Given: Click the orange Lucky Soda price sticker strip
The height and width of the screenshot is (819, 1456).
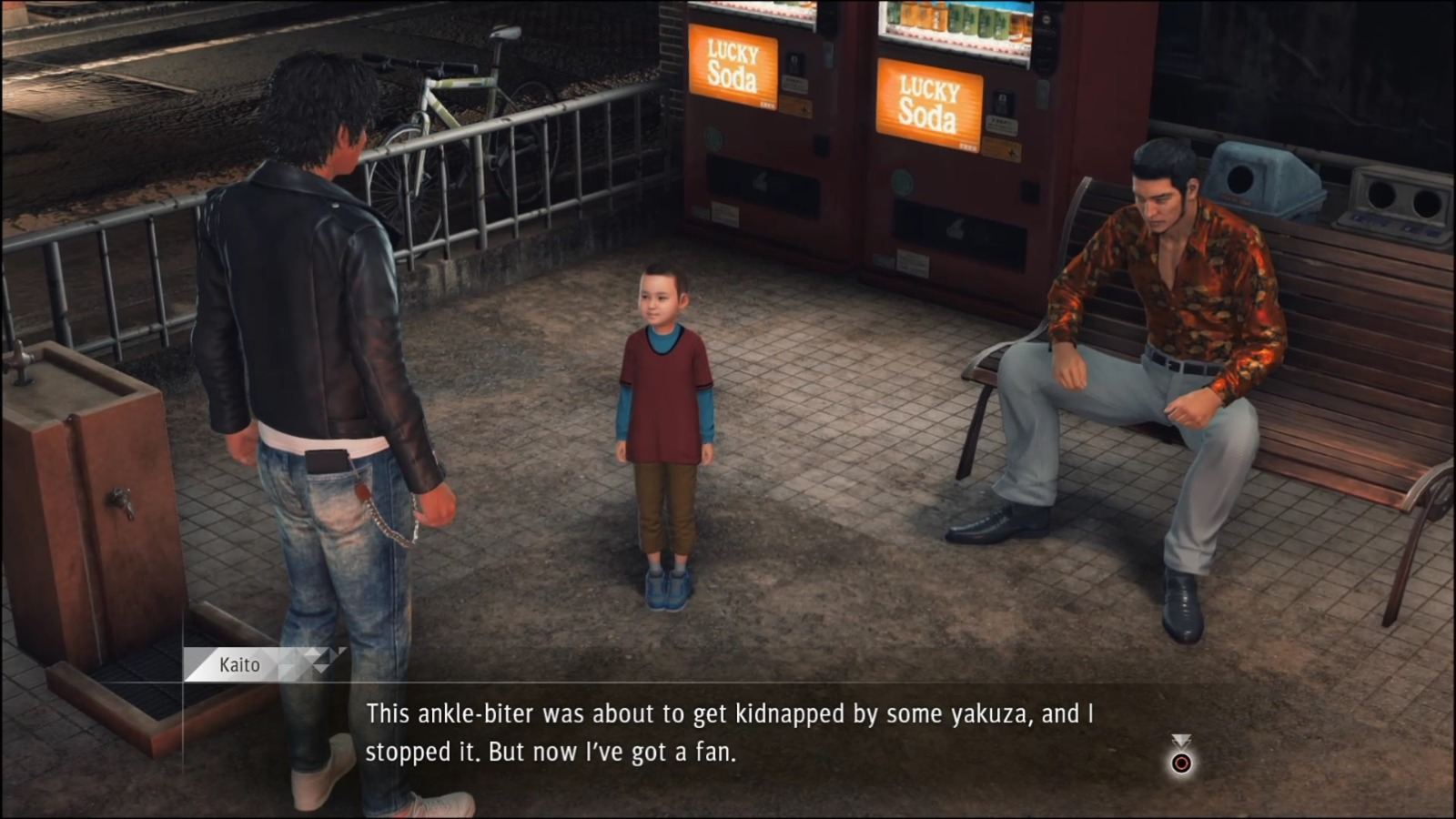Looking at the screenshot, I should (794, 106).
